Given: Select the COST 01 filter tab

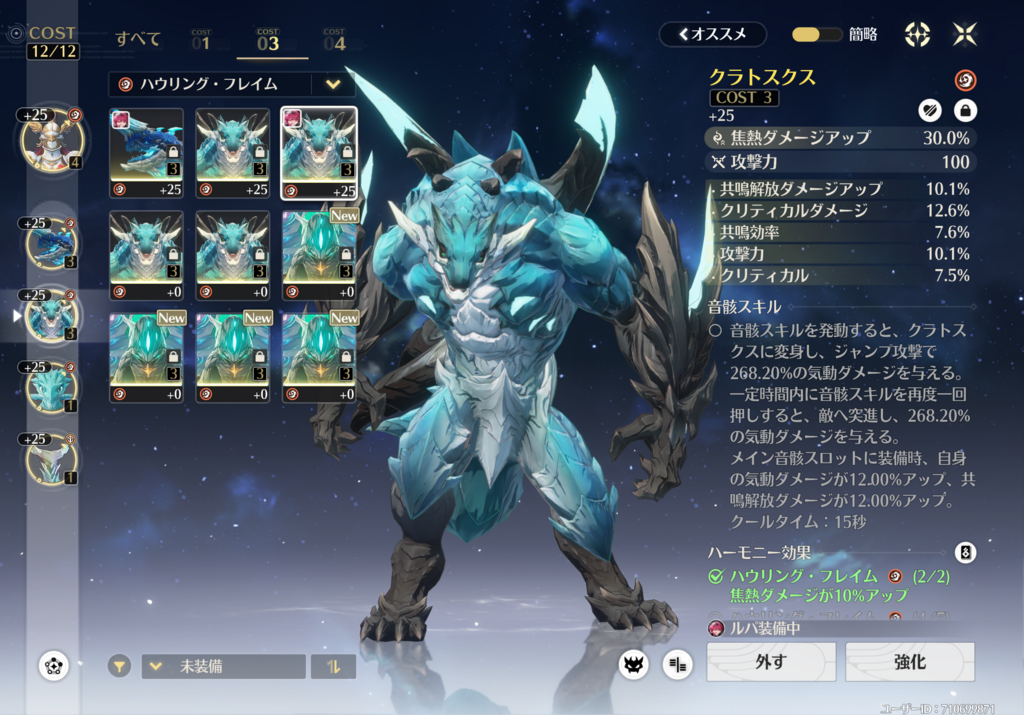Looking at the screenshot, I should [x=201, y=40].
